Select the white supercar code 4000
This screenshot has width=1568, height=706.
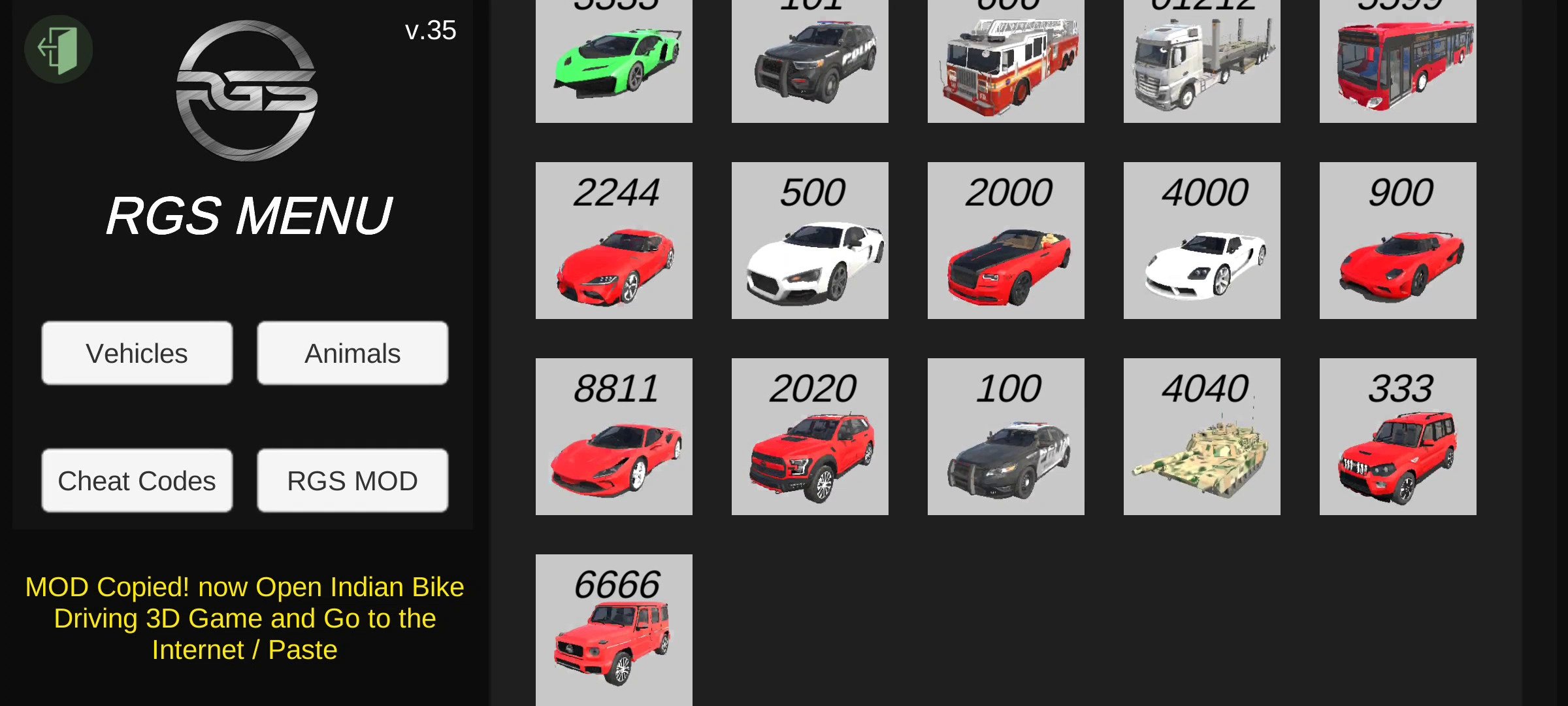point(1202,241)
